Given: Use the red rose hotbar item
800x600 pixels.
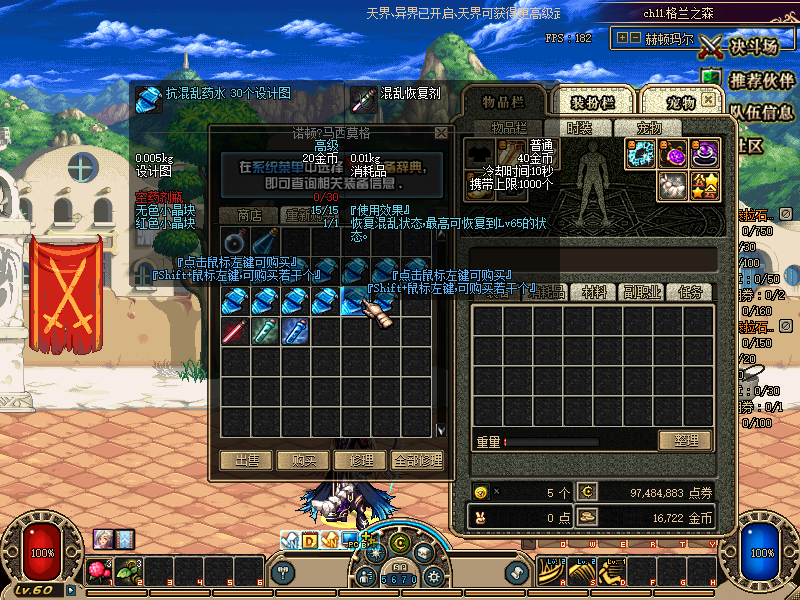Looking at the screenshot, I should point(97,571).
